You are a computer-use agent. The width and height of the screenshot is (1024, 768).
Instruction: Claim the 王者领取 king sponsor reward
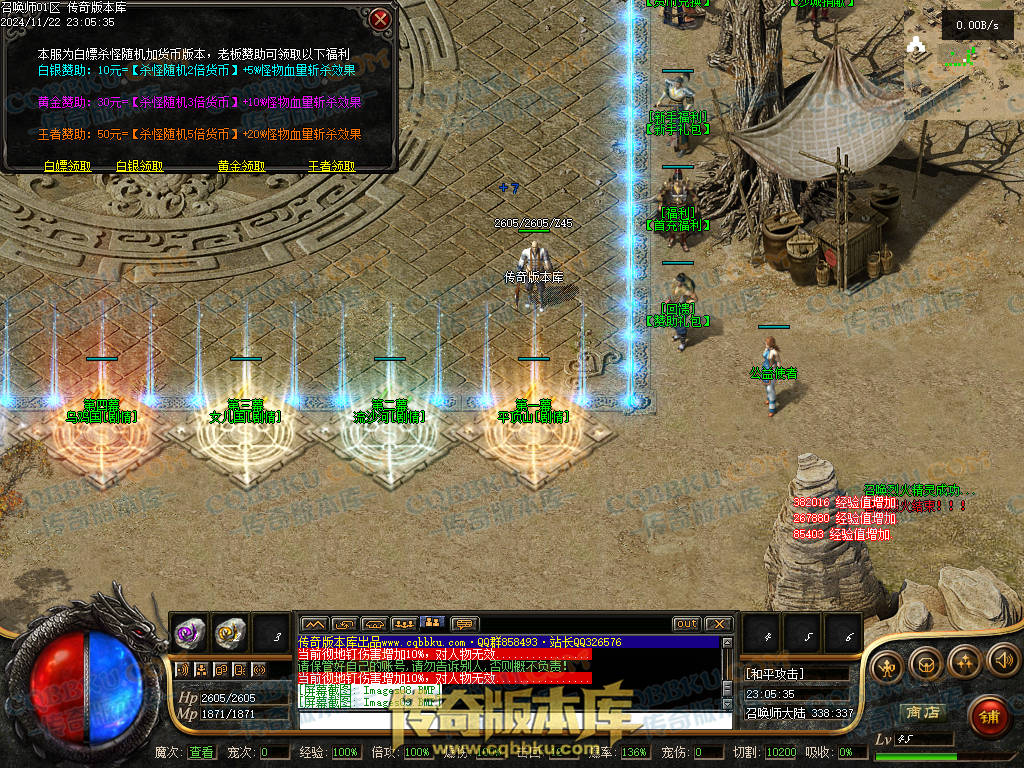pos(331,166)
